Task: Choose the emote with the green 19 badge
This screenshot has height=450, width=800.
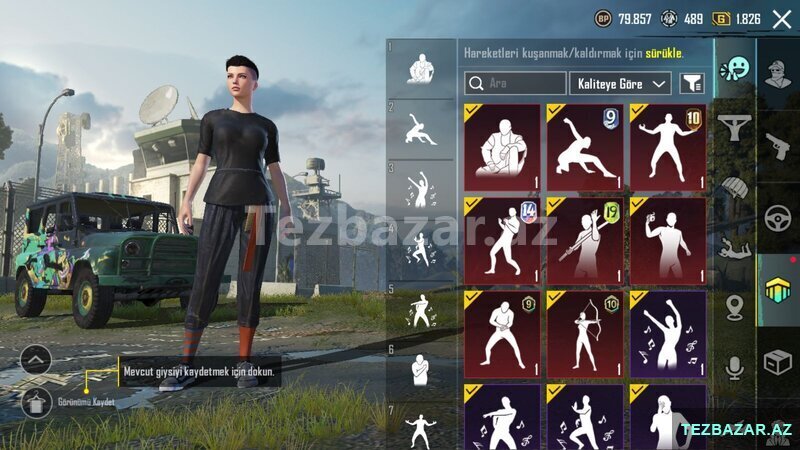Action: (585, 241)
